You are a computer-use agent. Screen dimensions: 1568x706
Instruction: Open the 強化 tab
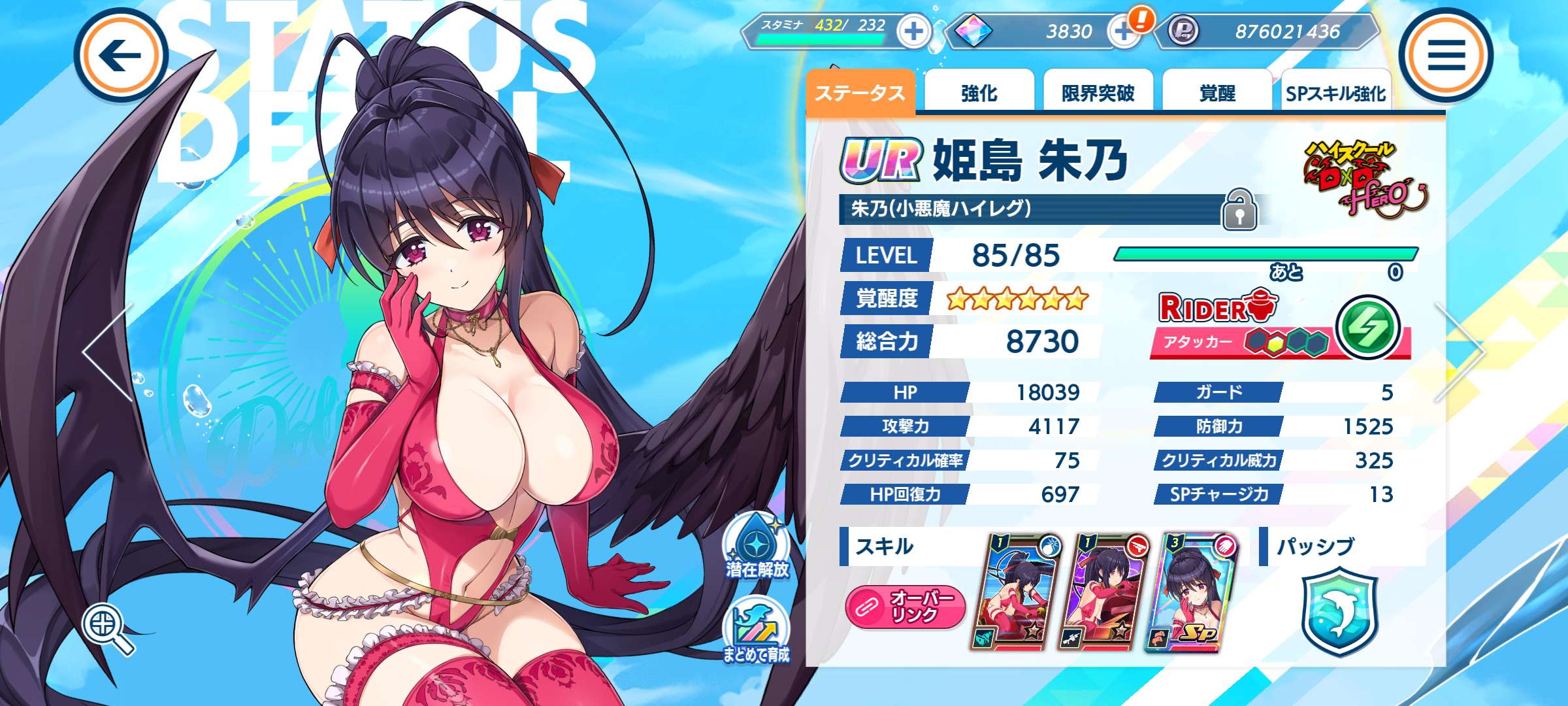979,93
